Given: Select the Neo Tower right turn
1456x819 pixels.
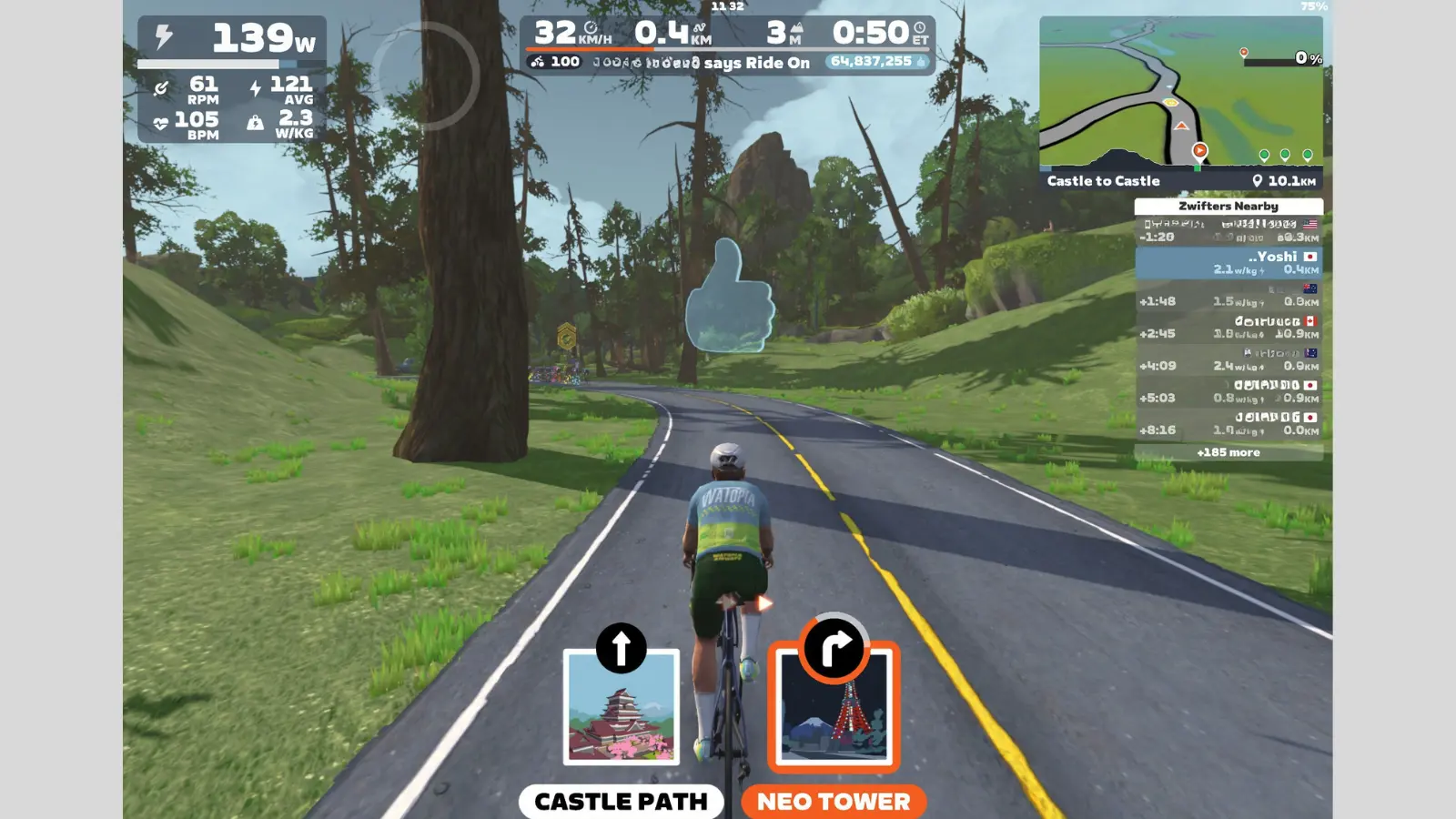Looking at the screenshot, I should click(x=834, y=801).
